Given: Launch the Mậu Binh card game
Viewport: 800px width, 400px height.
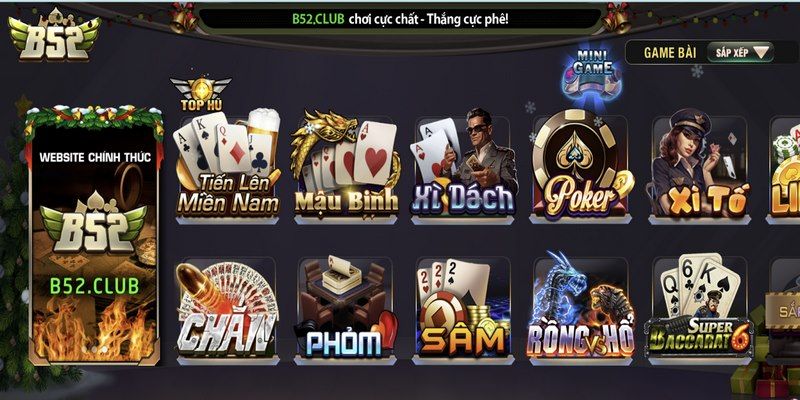Looking at the screenshot, I should coord(345,165).
